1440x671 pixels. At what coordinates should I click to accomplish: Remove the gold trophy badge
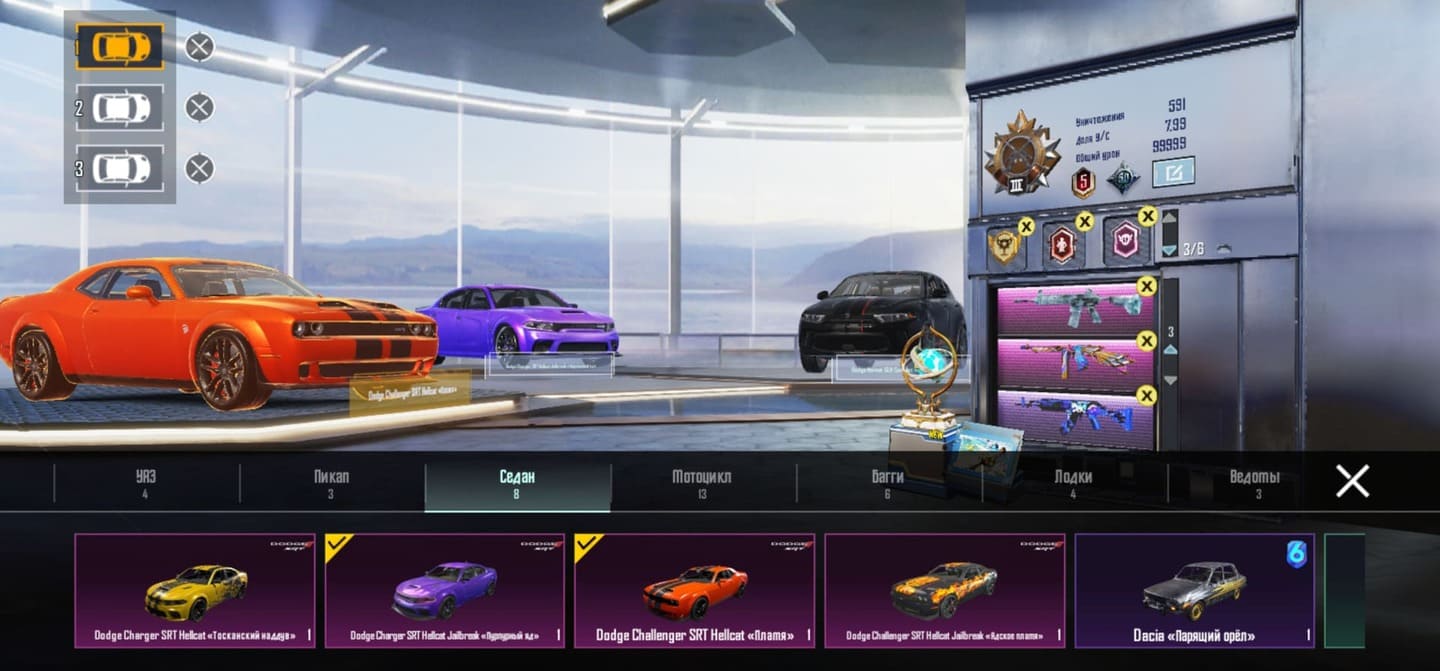[1026, 227]
